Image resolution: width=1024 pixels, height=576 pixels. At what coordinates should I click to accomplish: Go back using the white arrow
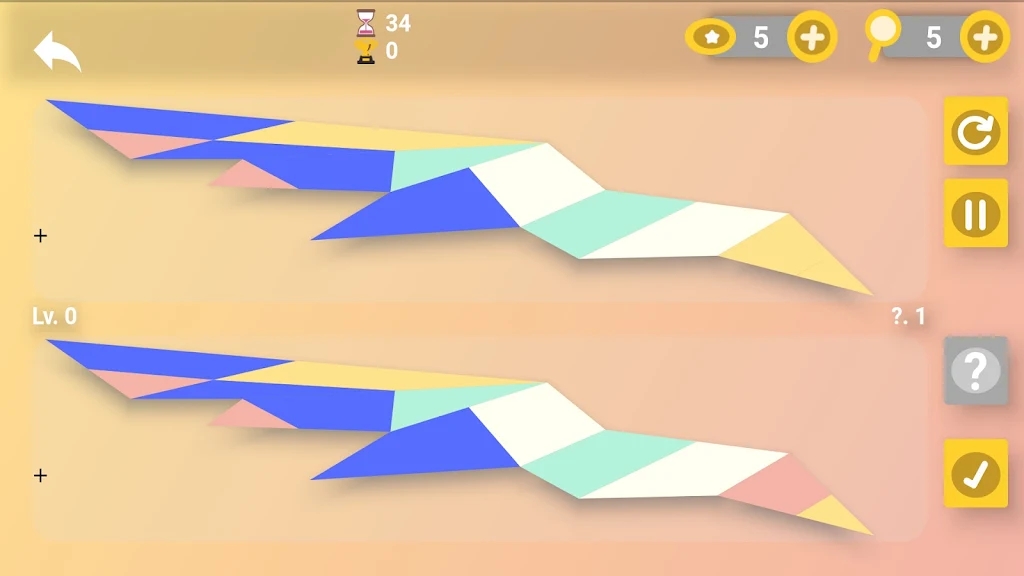[x=57, y=52]
